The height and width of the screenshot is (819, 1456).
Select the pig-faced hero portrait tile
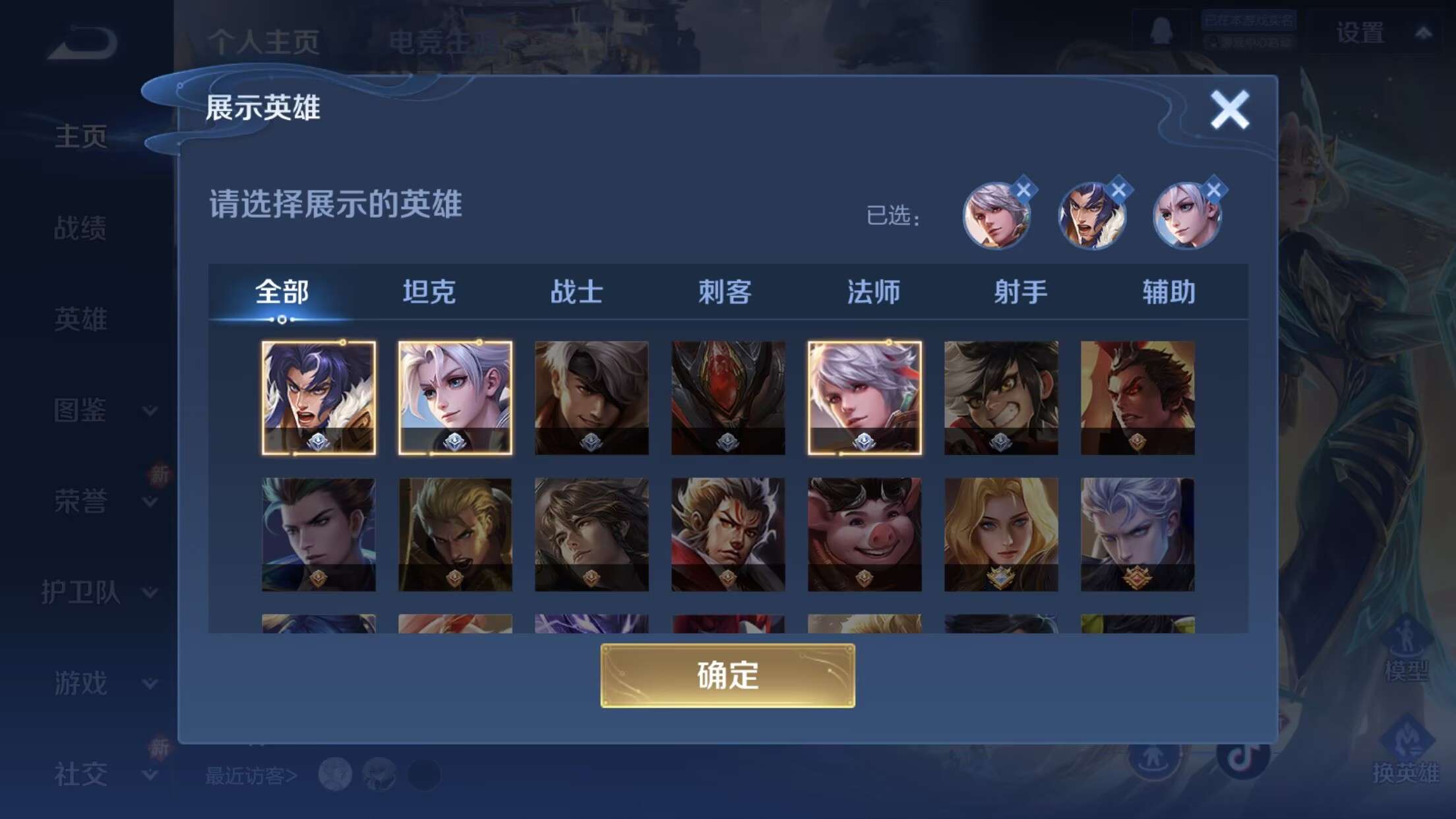[x=863, y=534]
